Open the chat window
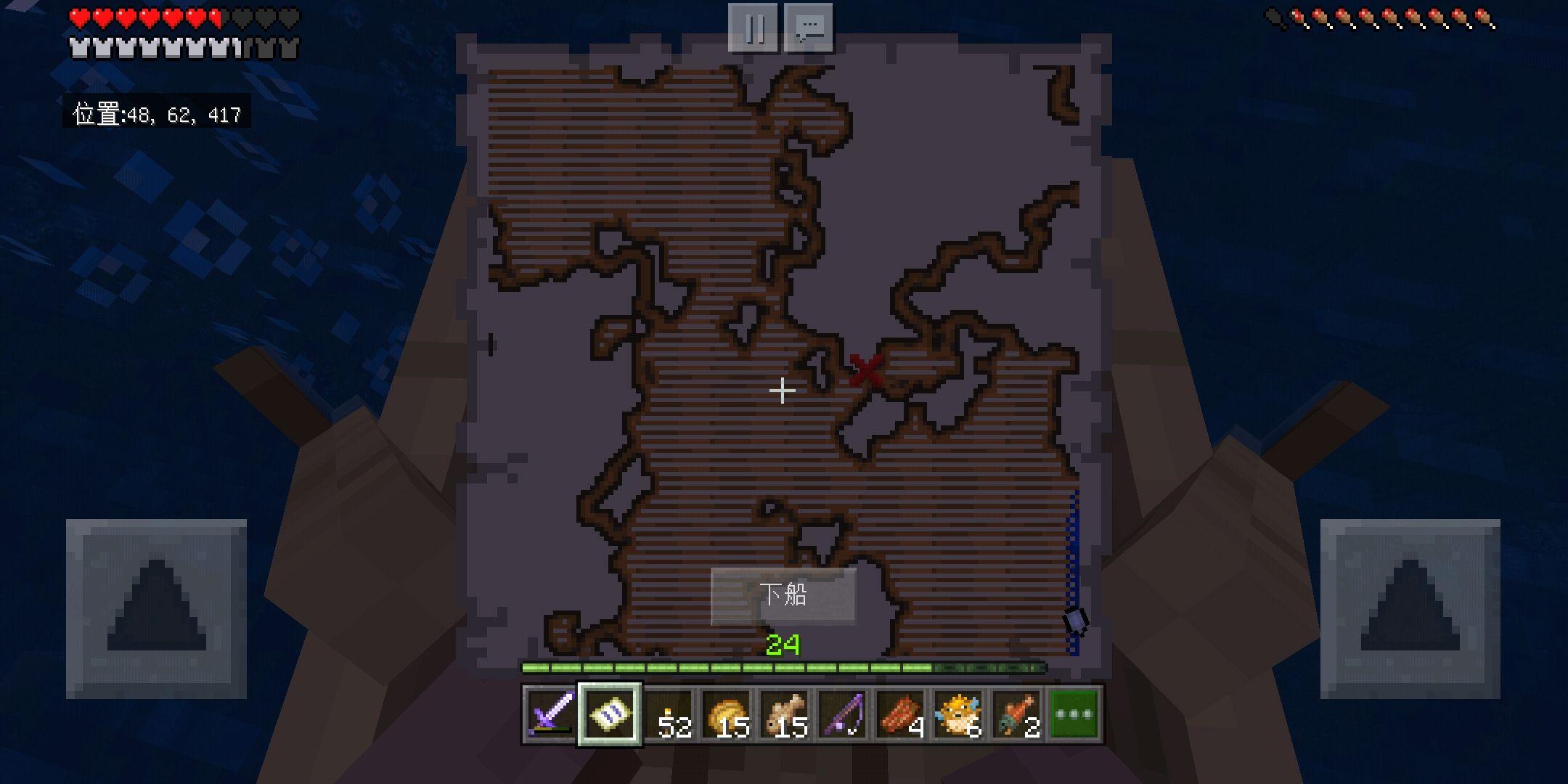Image resolution: width=1568 pixels, height=784 pixels. click(x=809, y=28)
